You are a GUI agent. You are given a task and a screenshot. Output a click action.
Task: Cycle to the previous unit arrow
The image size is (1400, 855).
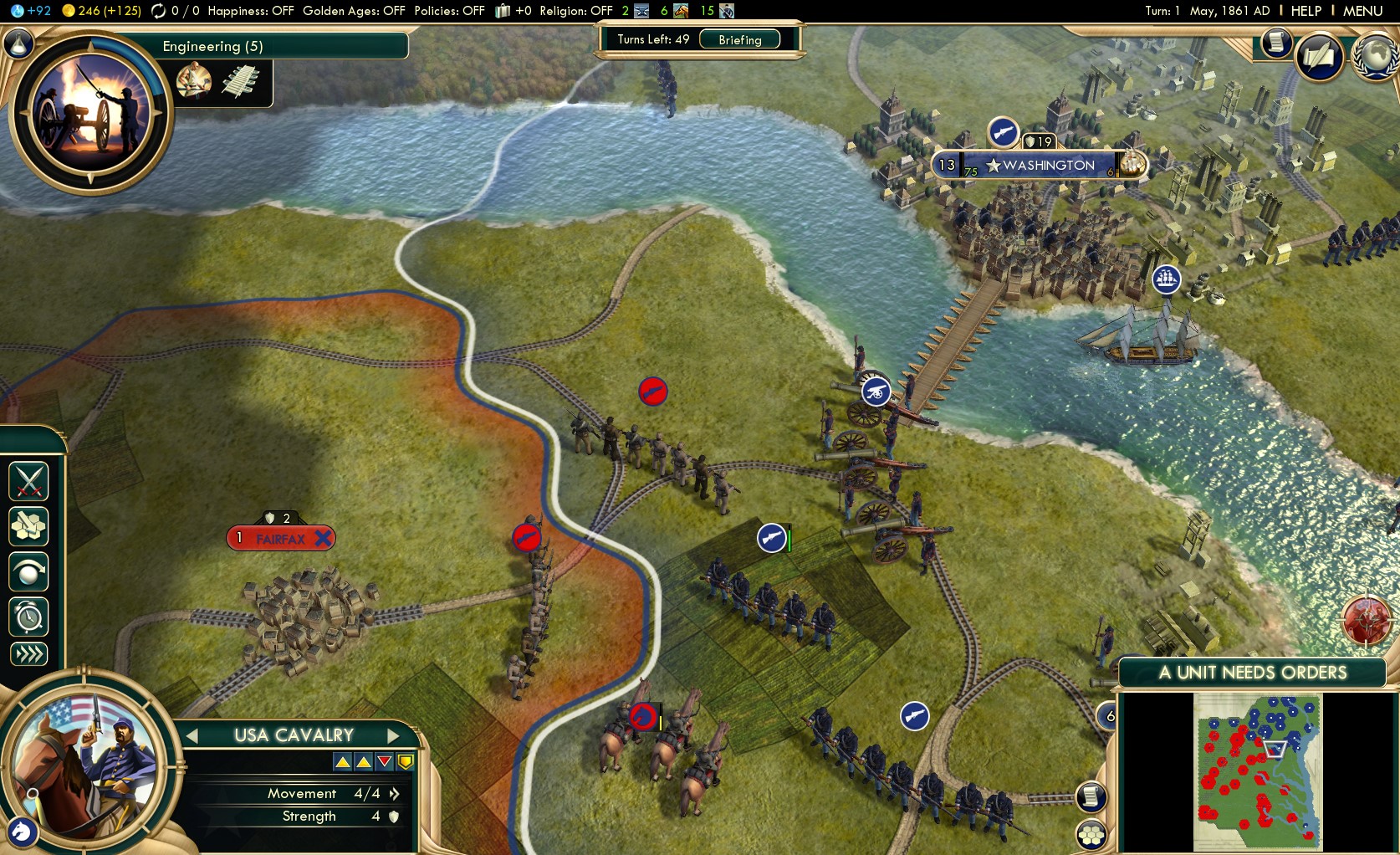tap(192, 736)
